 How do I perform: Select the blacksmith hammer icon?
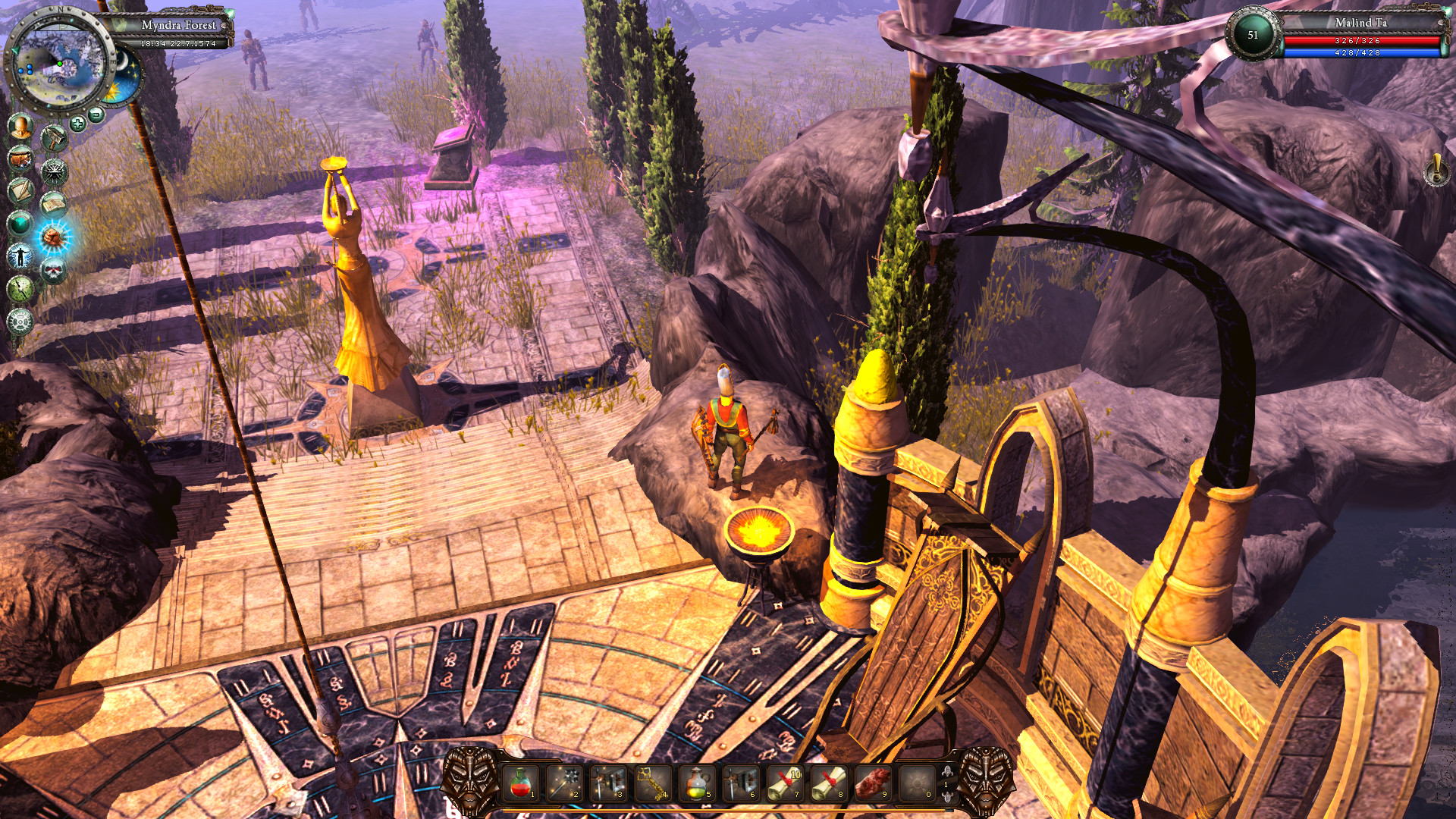pyautogui.click(x=54, y=136)
